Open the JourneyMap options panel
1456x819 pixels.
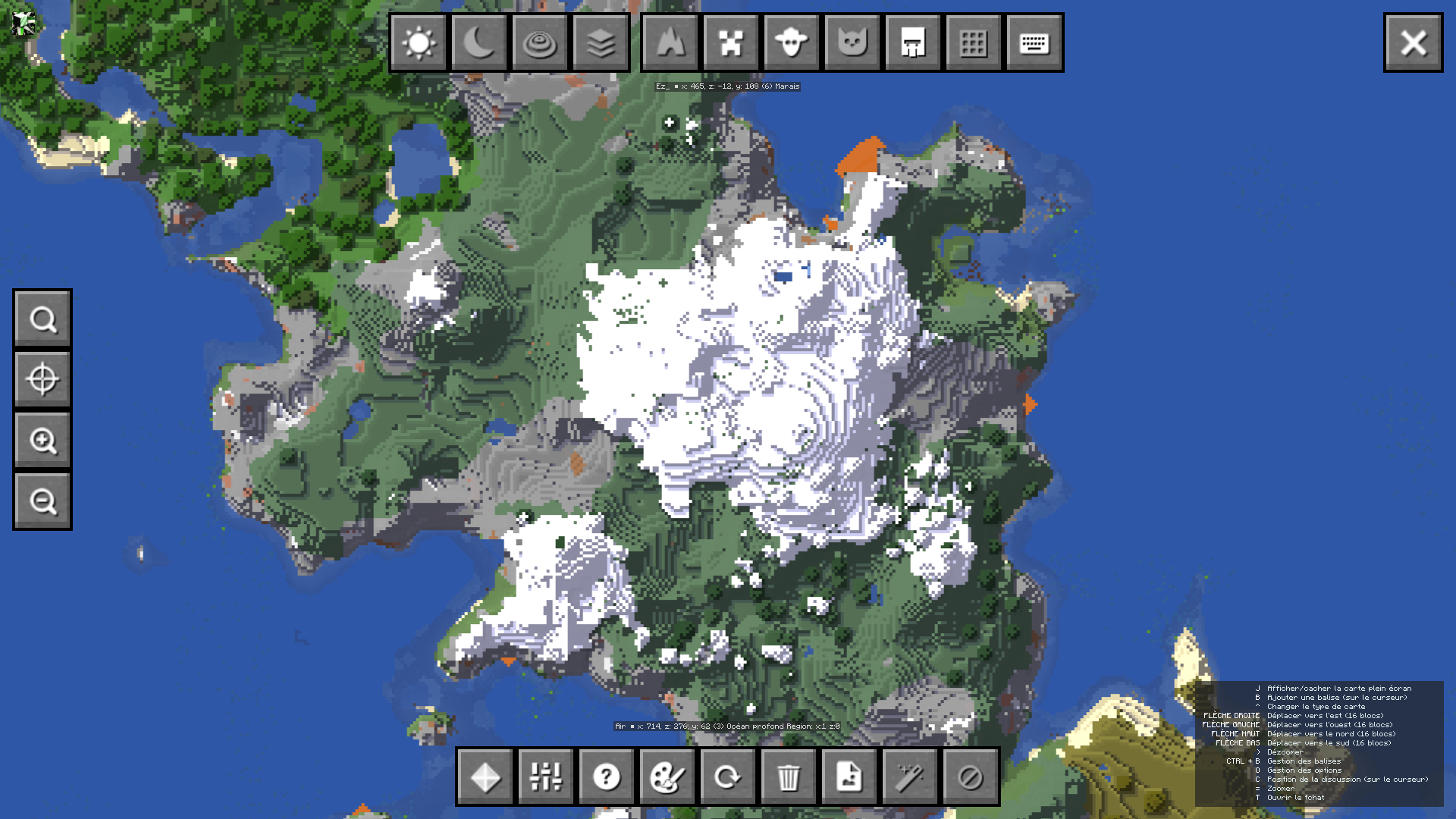(x=545, y=777)
